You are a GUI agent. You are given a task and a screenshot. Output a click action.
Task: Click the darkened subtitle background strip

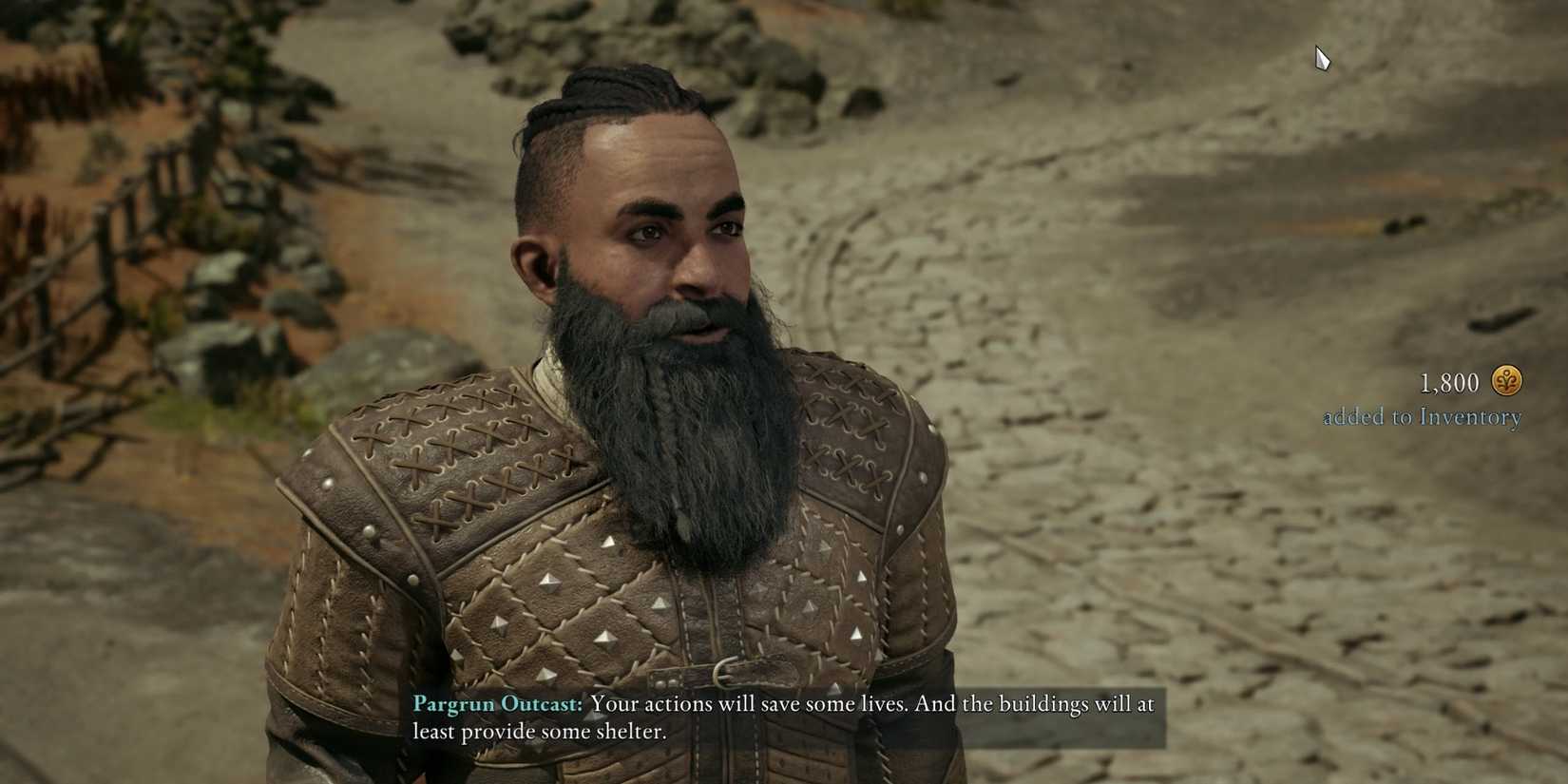tap(1045, 717)
